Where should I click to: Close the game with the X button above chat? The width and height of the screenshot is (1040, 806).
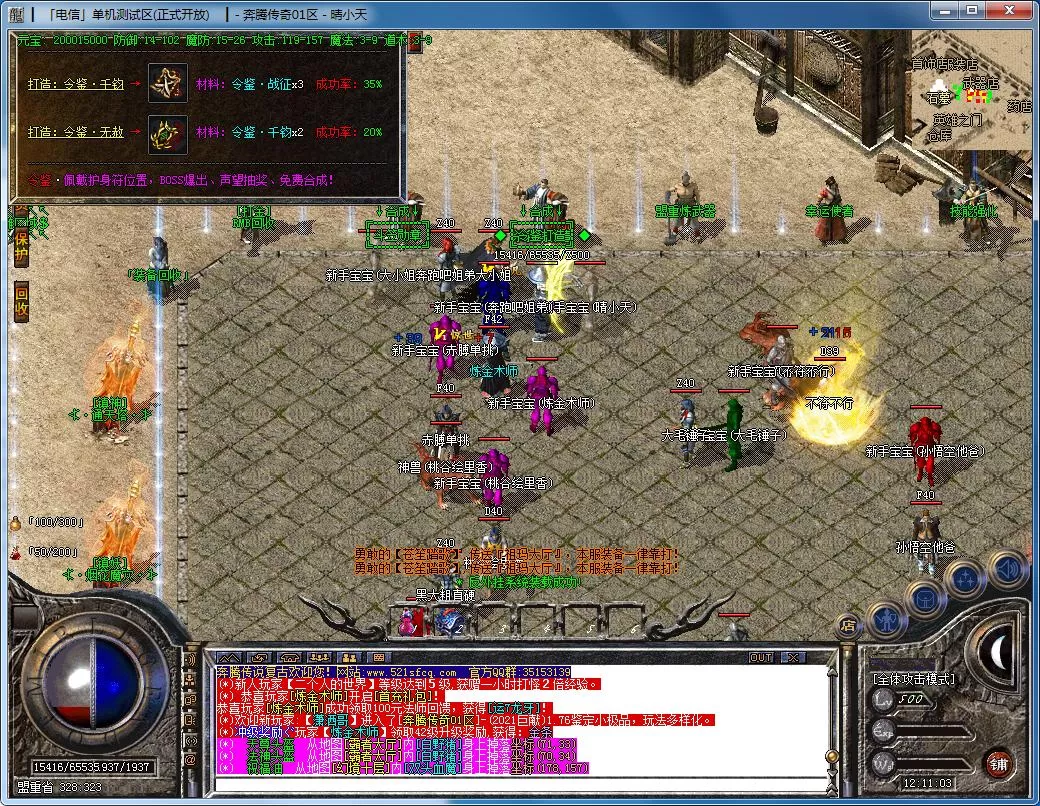[793, 657]
